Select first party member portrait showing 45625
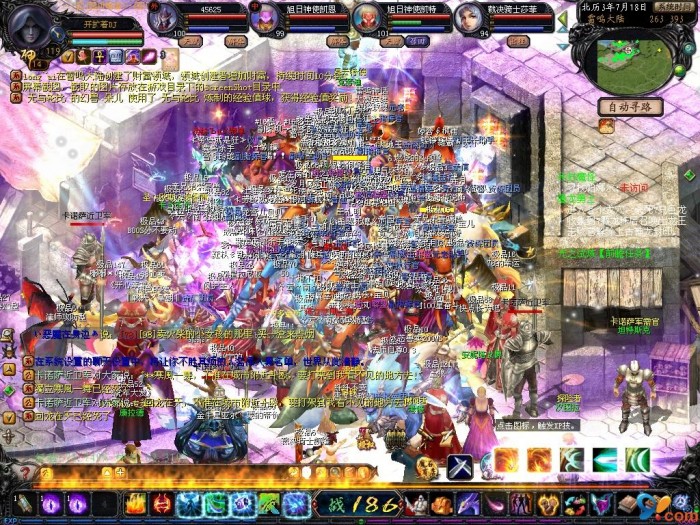The height and width of the screenshot is (525, 700). [166, 18]
